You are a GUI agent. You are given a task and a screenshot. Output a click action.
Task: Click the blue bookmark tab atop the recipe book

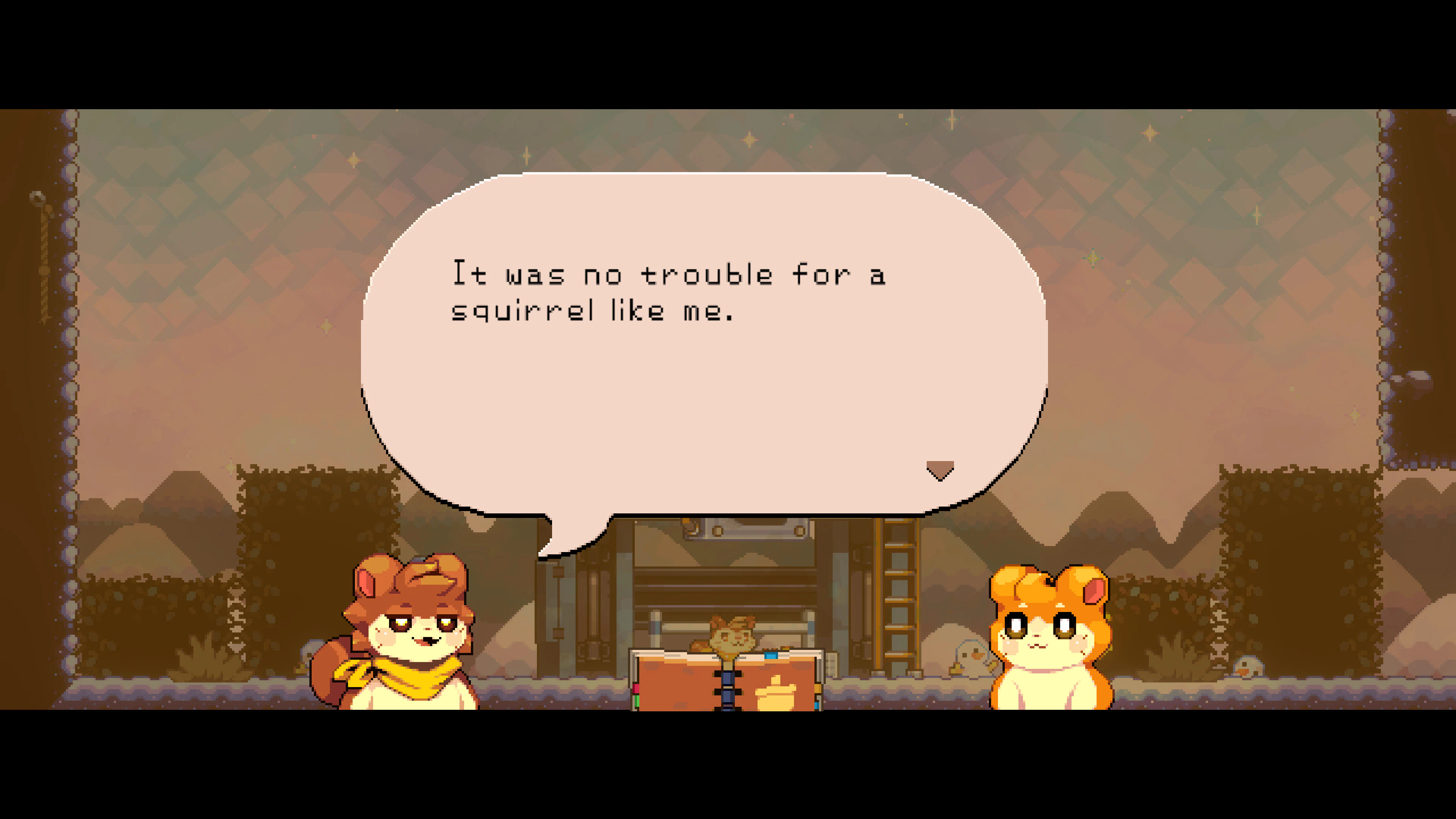click(x=771, y=656)
